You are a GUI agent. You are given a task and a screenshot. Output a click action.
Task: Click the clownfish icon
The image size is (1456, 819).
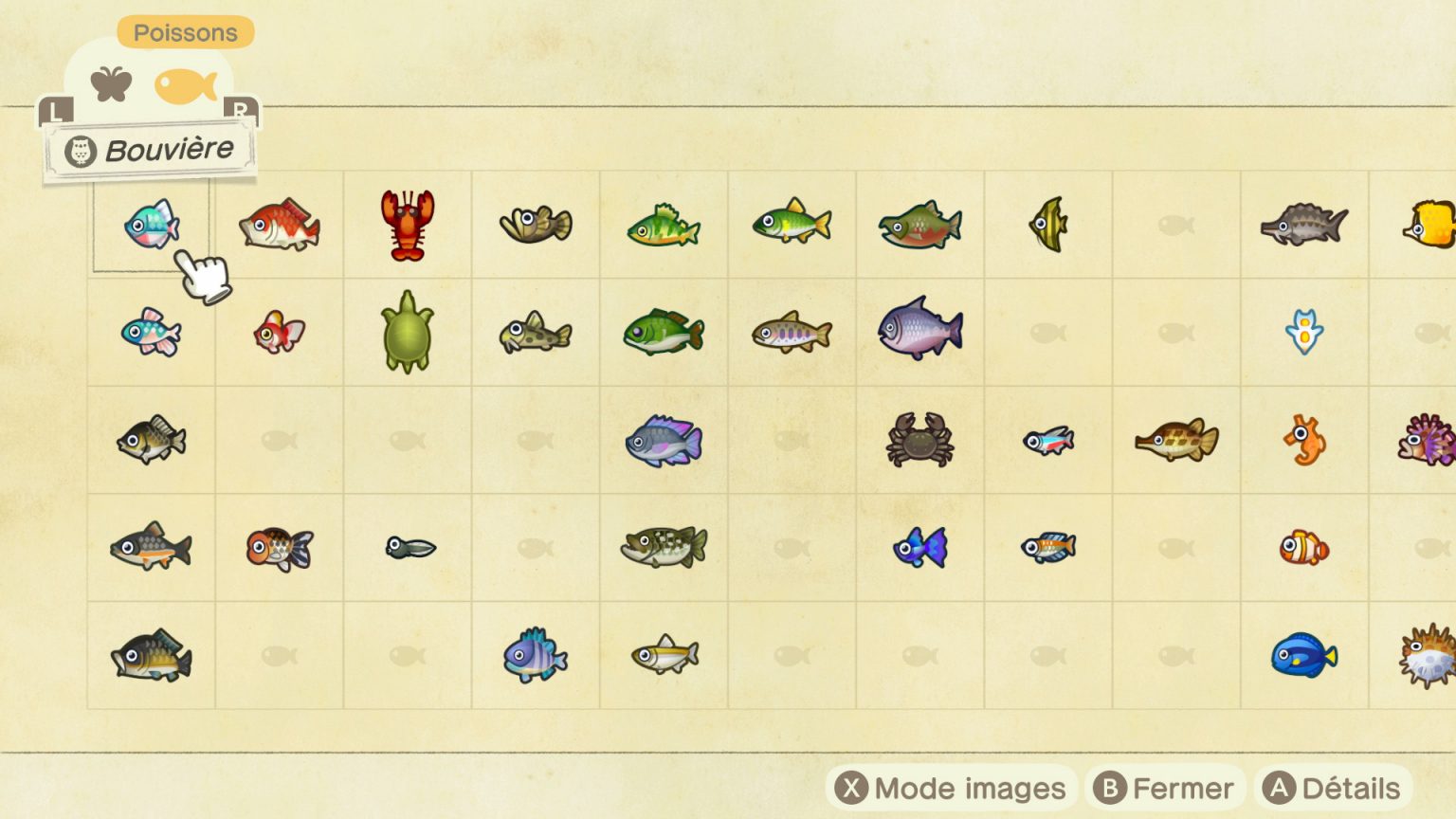(x=1305, y=550)
